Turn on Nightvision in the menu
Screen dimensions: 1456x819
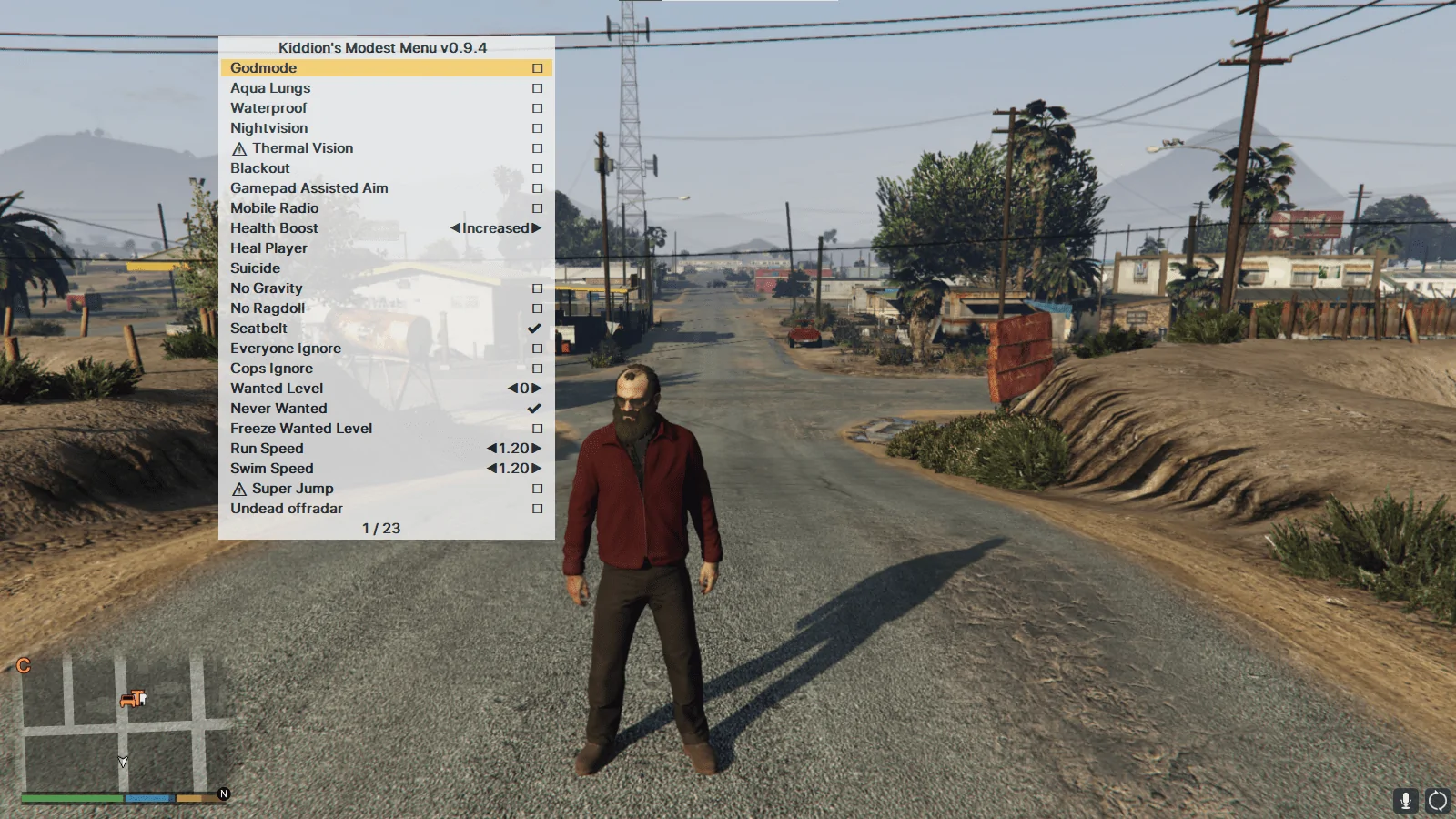point(537,128)
